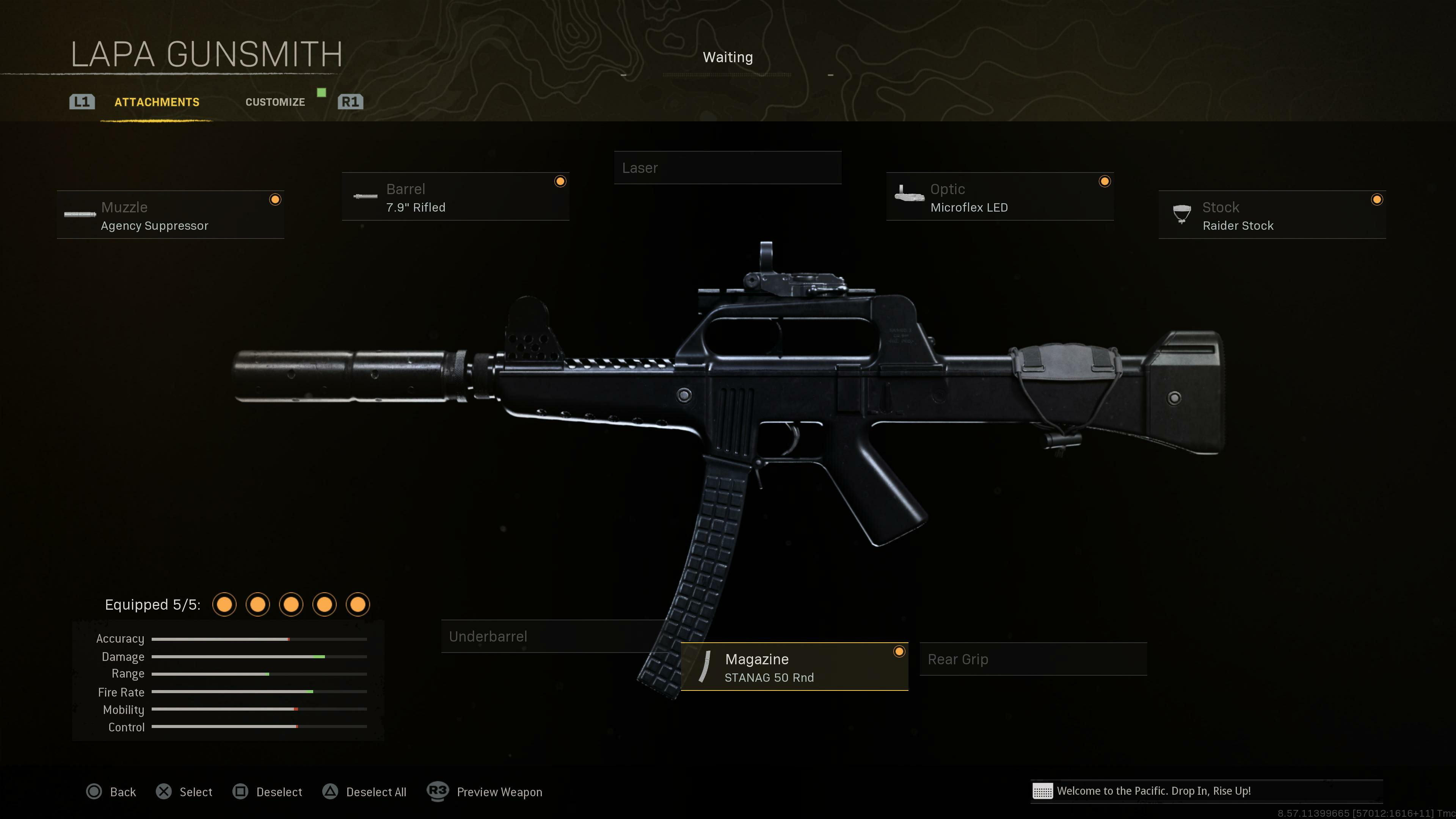Click the Deselect All option

[x=364, y=792]
